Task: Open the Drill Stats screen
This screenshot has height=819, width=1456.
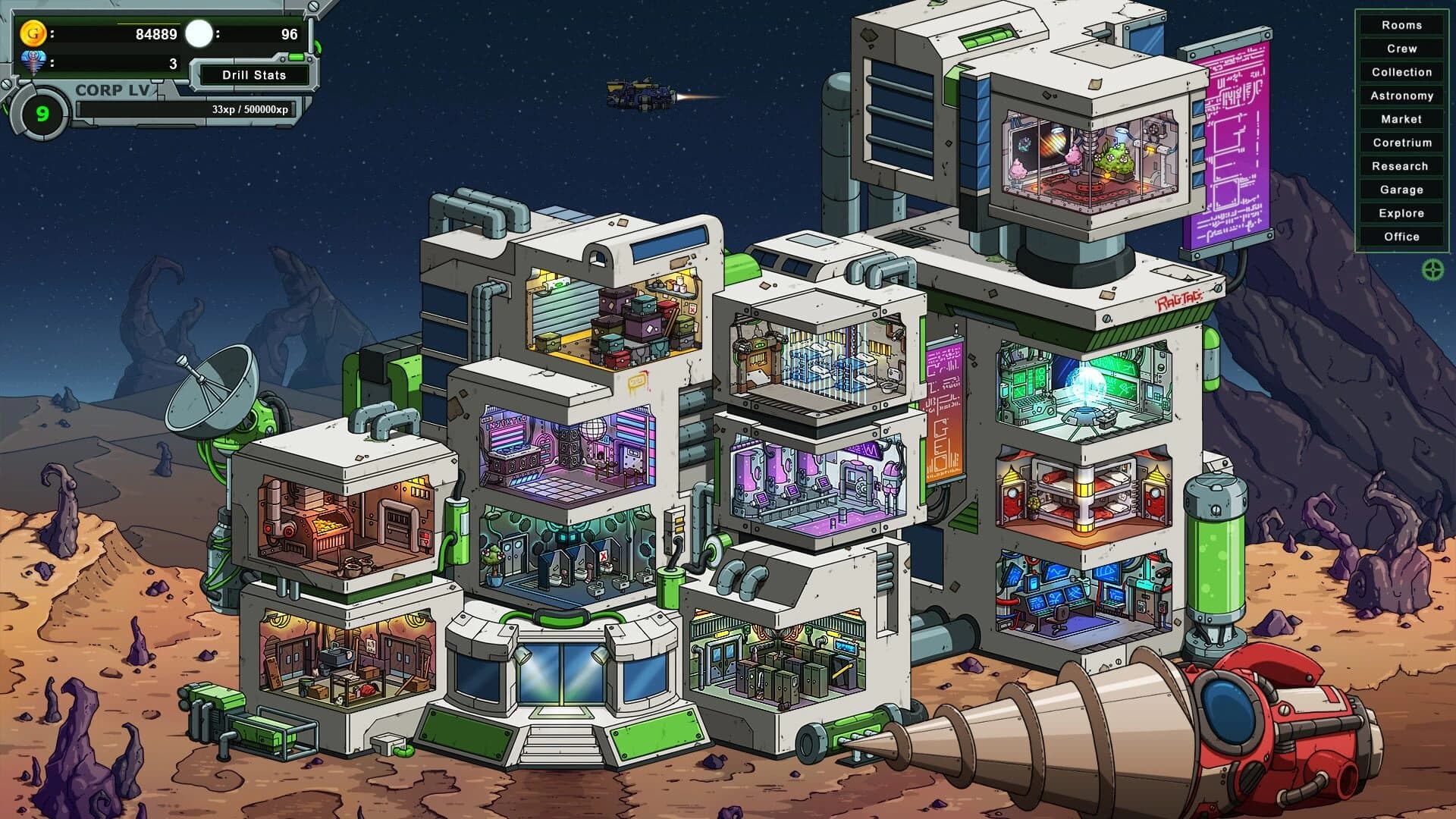Action: click(253, 75)
